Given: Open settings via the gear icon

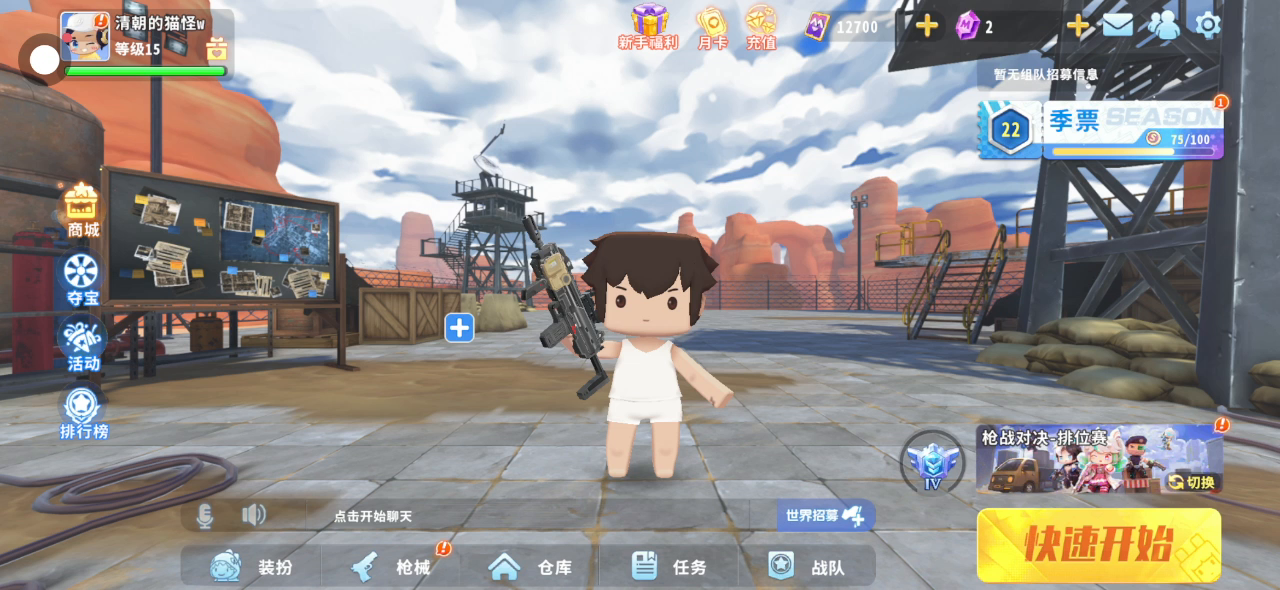Looking at the screenshot, I should [1208, 25].
